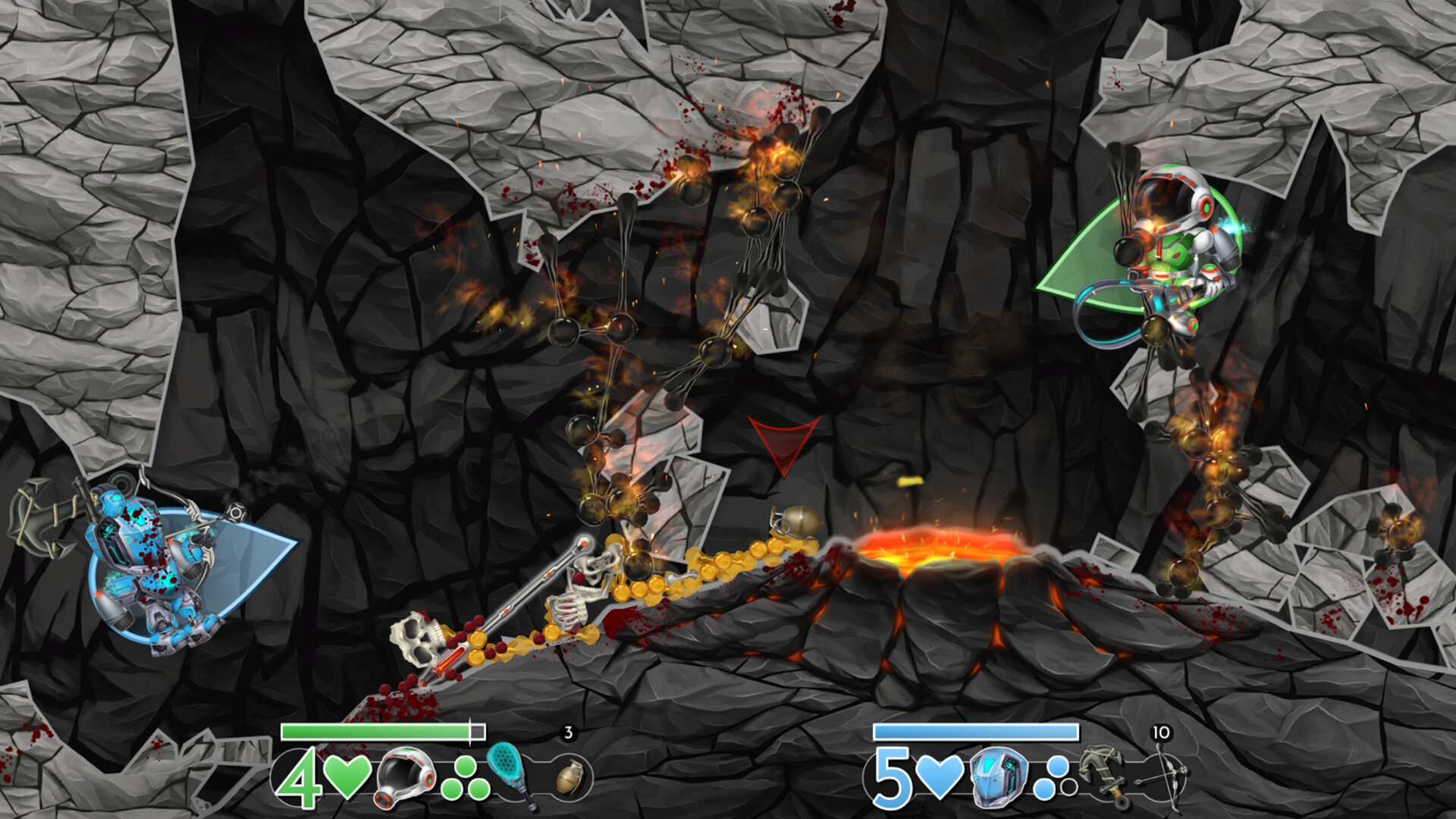Screen dimensions: 1456x819
Task: Click the crossbow ammo count badge showing 10
Action: (1161, 731)
